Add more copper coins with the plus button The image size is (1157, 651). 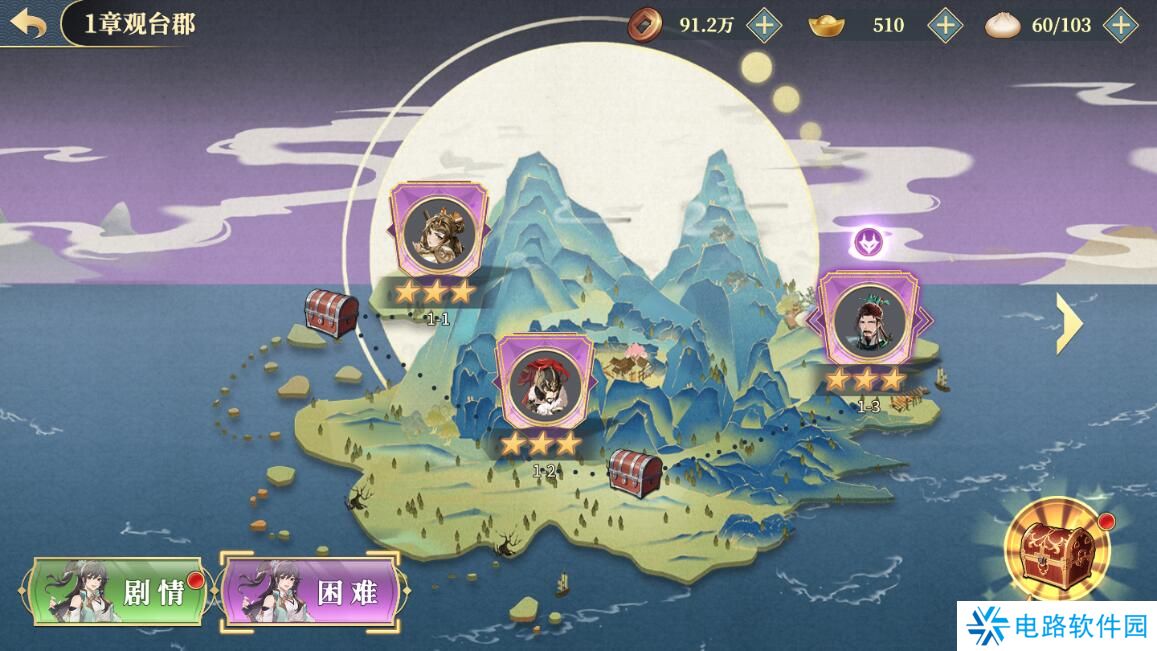click(x=764, y=25)
